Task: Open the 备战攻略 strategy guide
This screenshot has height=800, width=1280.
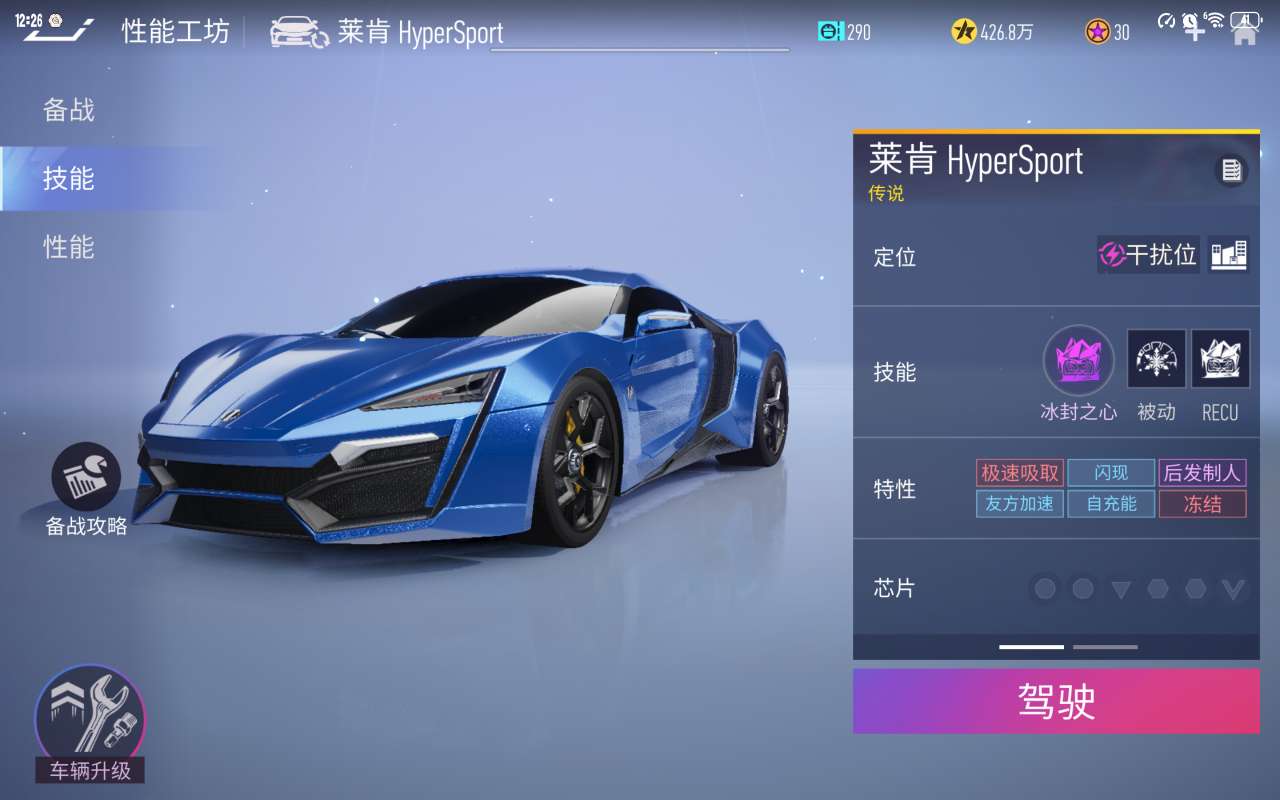Action: click(86, 478)
